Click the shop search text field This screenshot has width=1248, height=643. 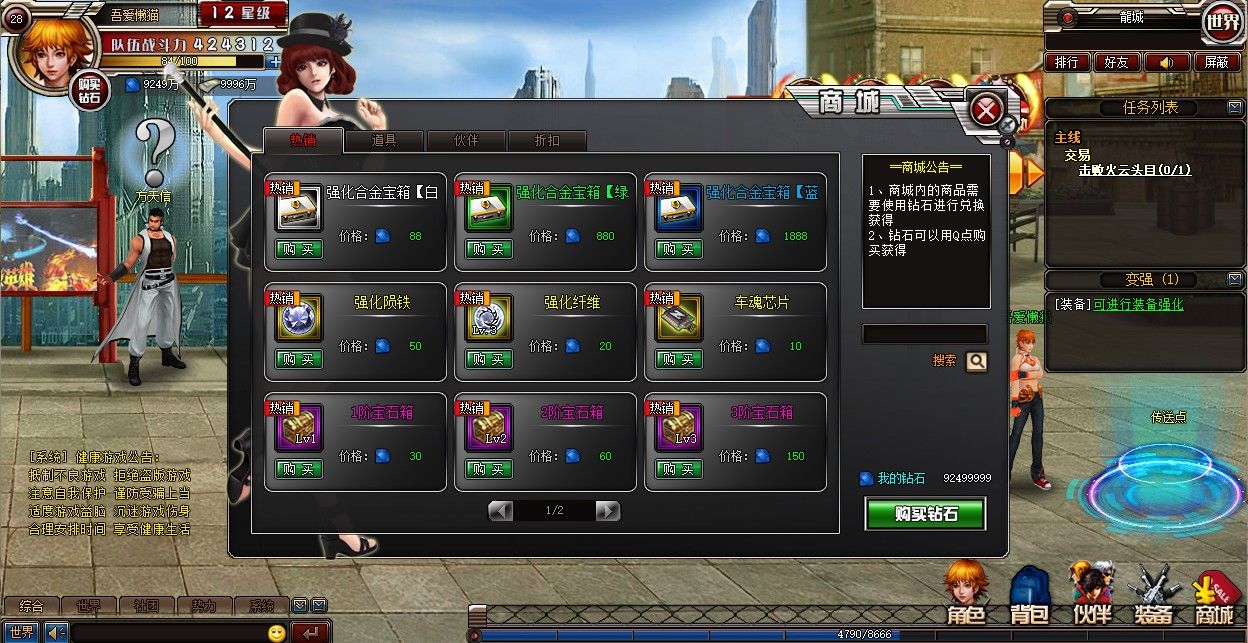pyautogui.click(x=924, y=335)
